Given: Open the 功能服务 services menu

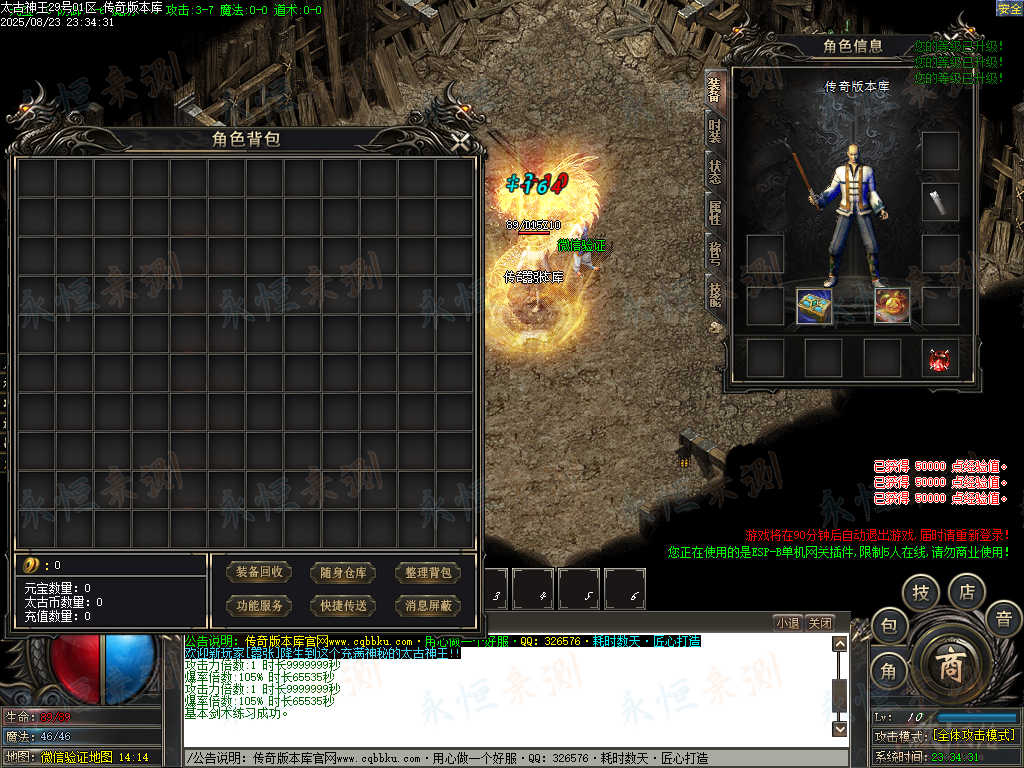Looking at the screenshot, I should 259,605.
